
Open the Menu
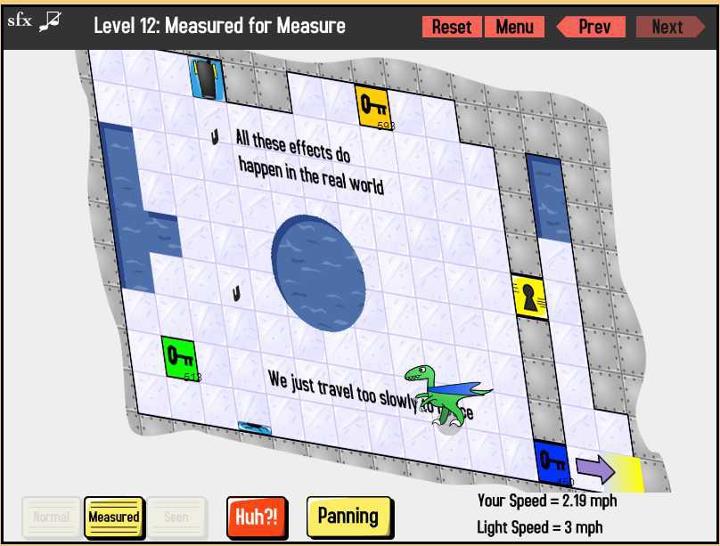pos(514,27)
